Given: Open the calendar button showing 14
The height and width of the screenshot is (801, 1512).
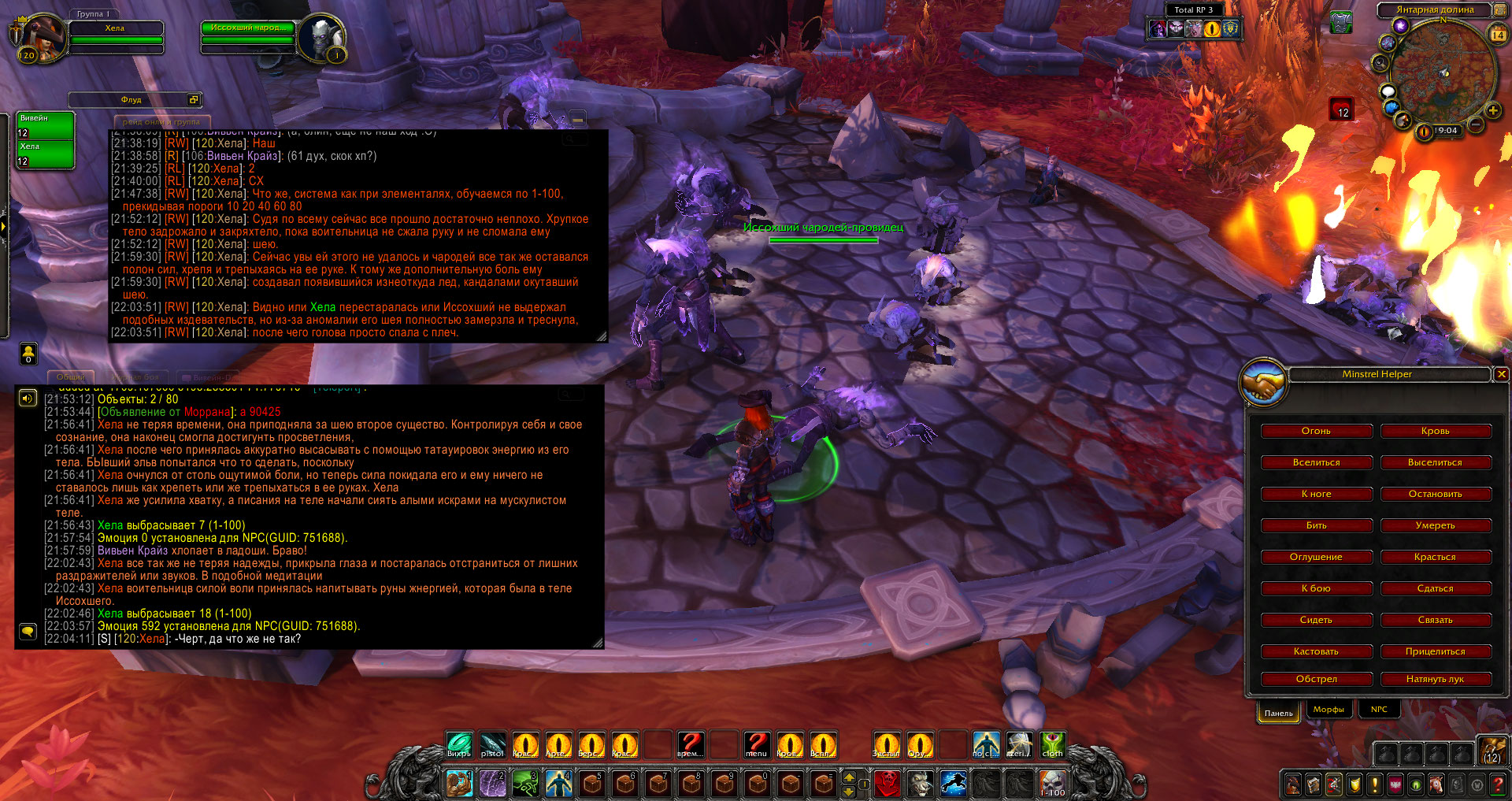Looking at the screenshot, I should coord(1498,35).
